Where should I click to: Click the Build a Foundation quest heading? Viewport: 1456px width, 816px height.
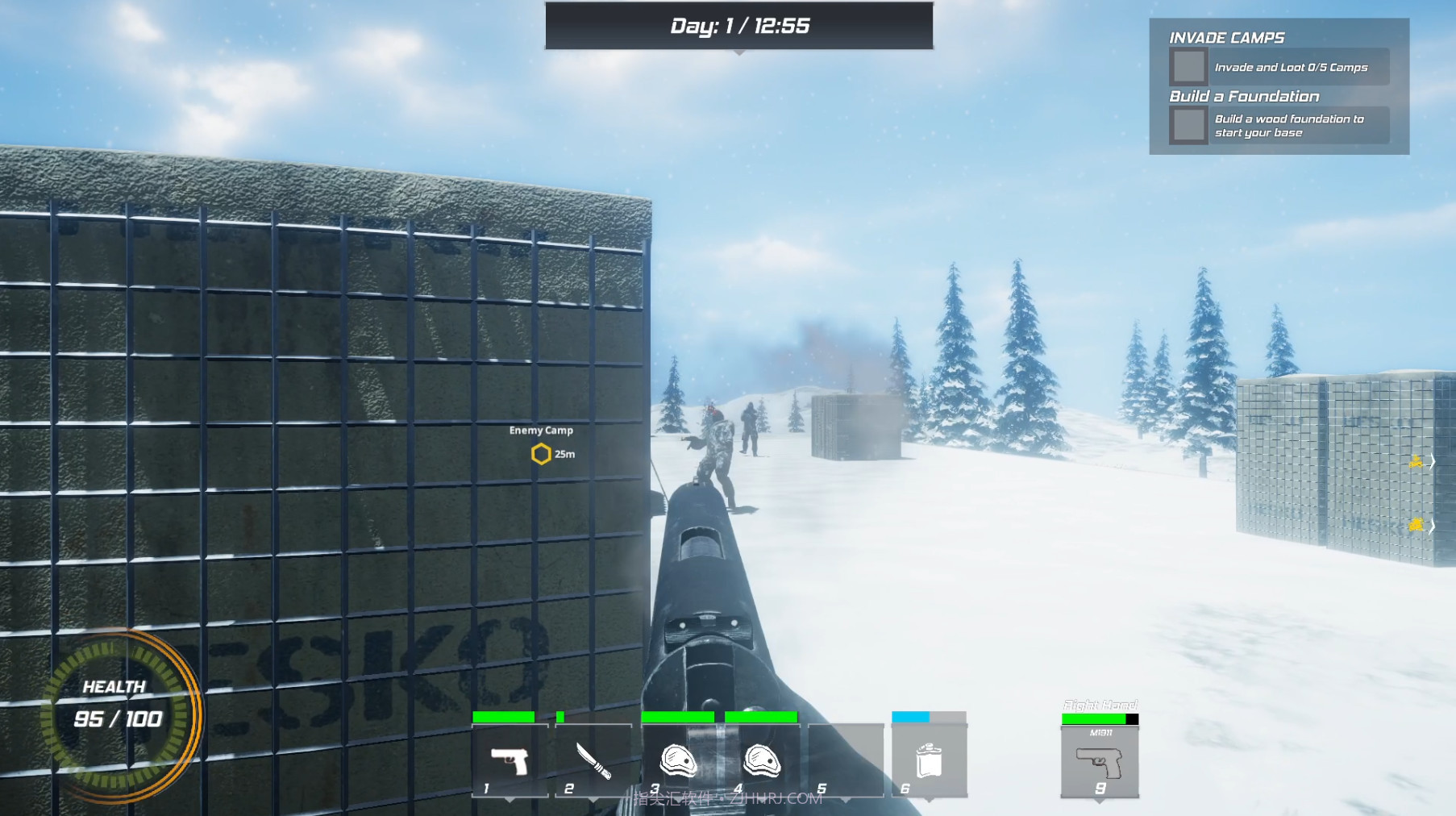pos(1243,96)
